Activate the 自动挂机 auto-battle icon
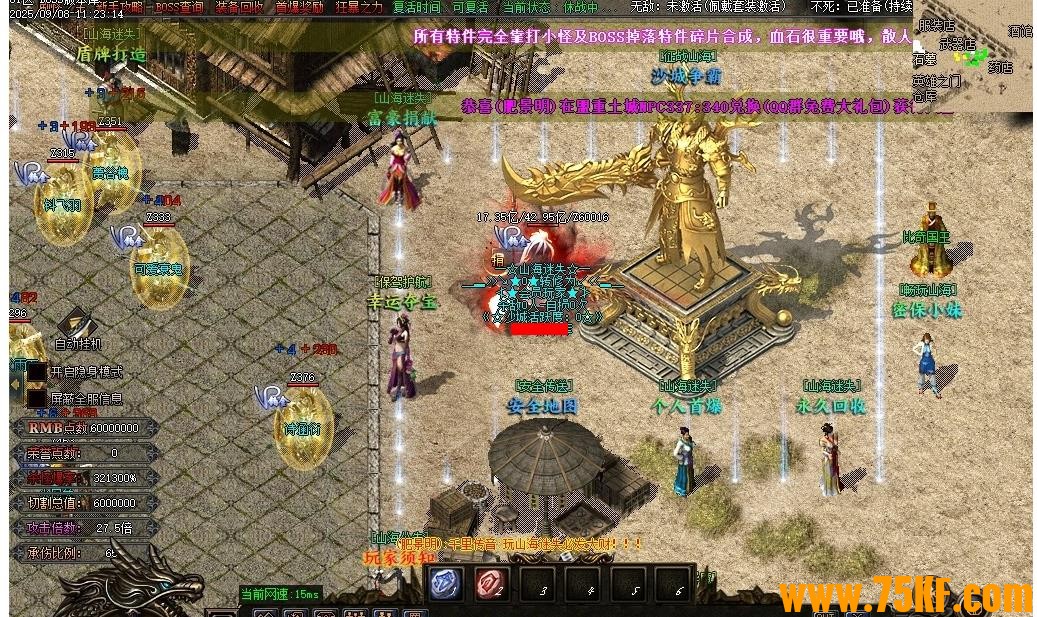 pyautogui.click(x=77, y=322)
